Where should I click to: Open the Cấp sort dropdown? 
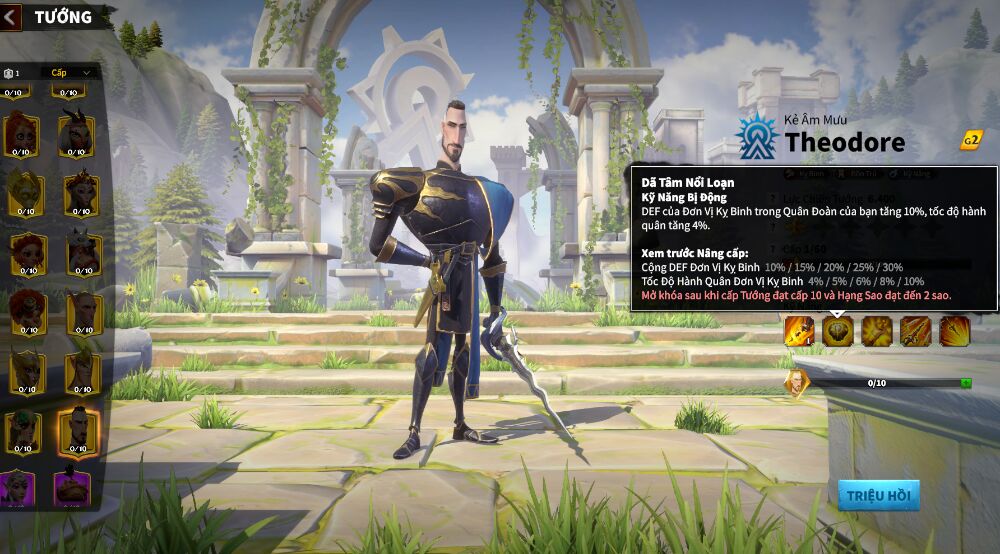point(70,73)
